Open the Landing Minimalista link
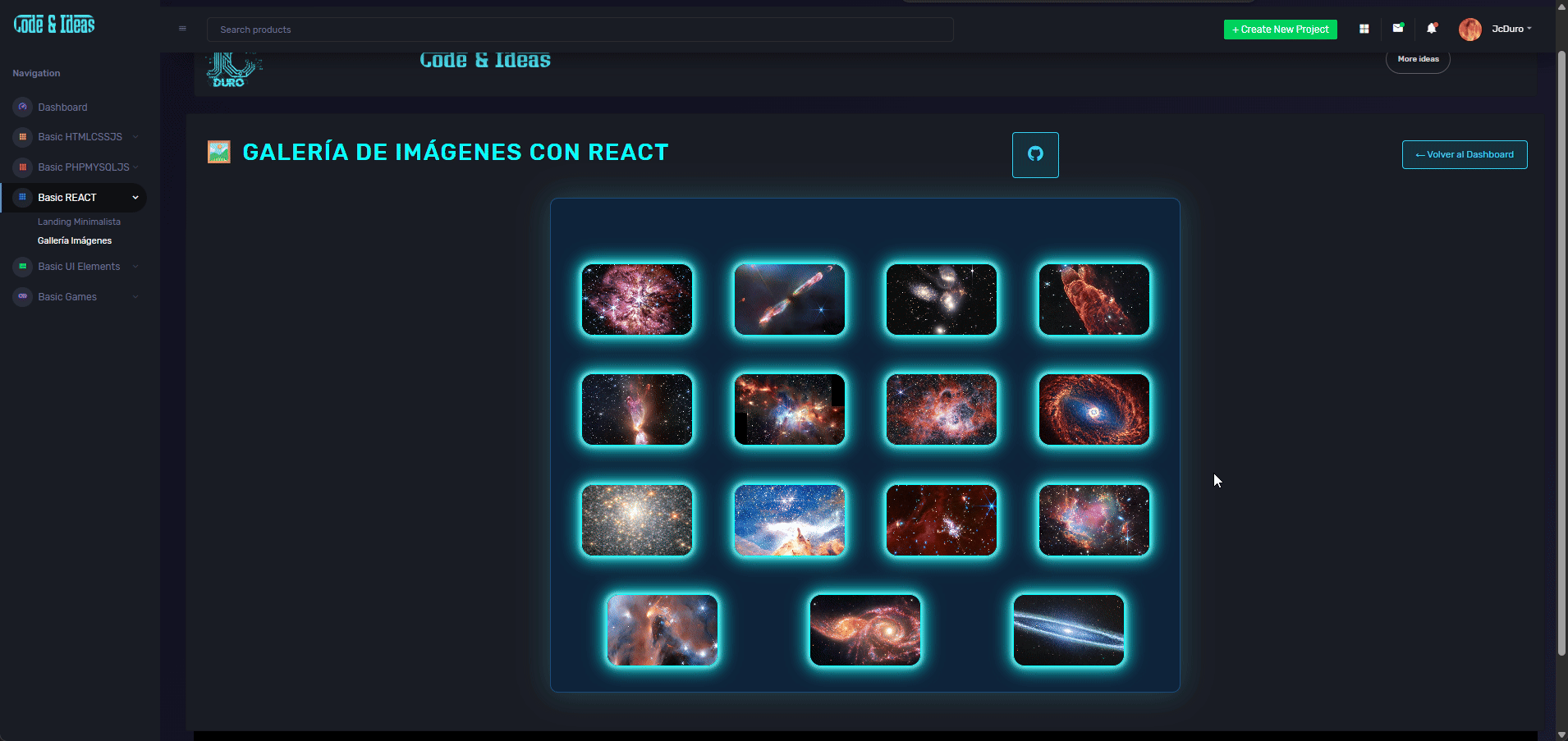 tap(79, 222)
